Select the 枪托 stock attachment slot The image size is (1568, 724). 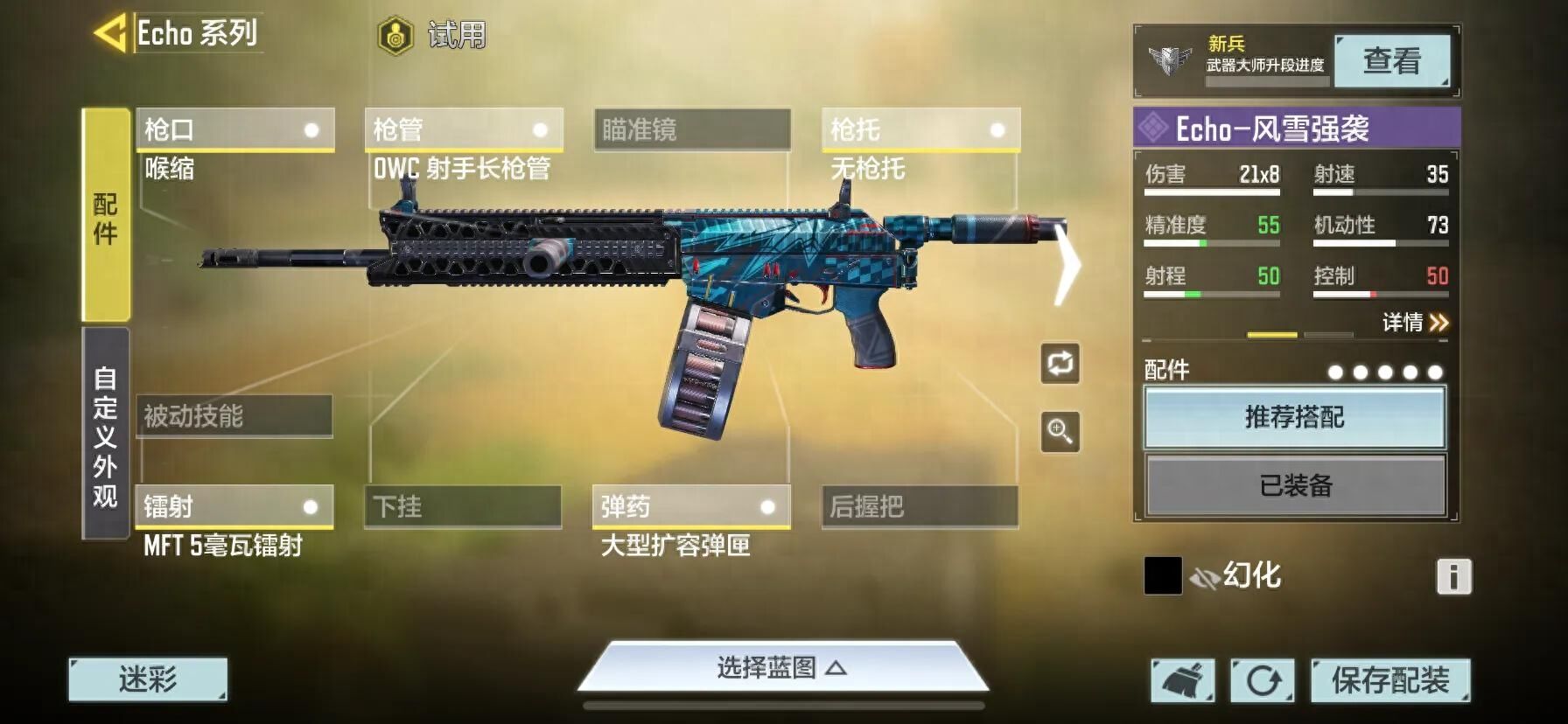(920, 130)
